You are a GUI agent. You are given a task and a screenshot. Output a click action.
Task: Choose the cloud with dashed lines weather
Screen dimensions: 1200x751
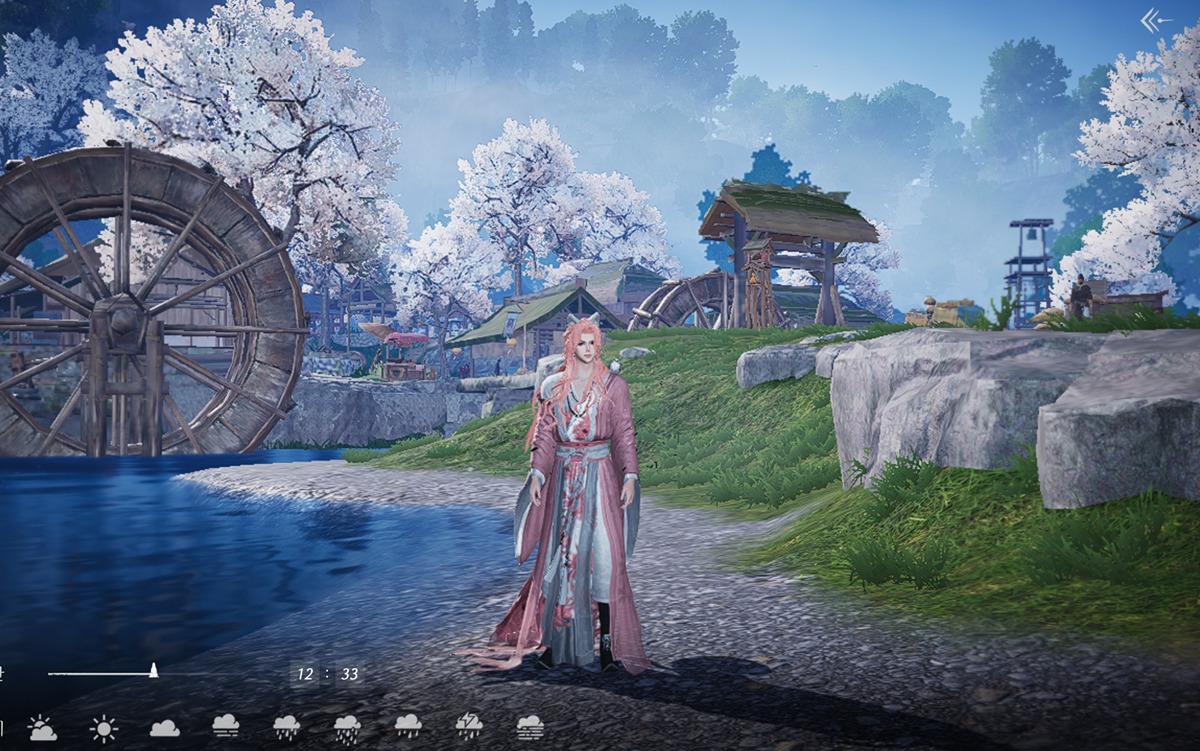(530, 727)
